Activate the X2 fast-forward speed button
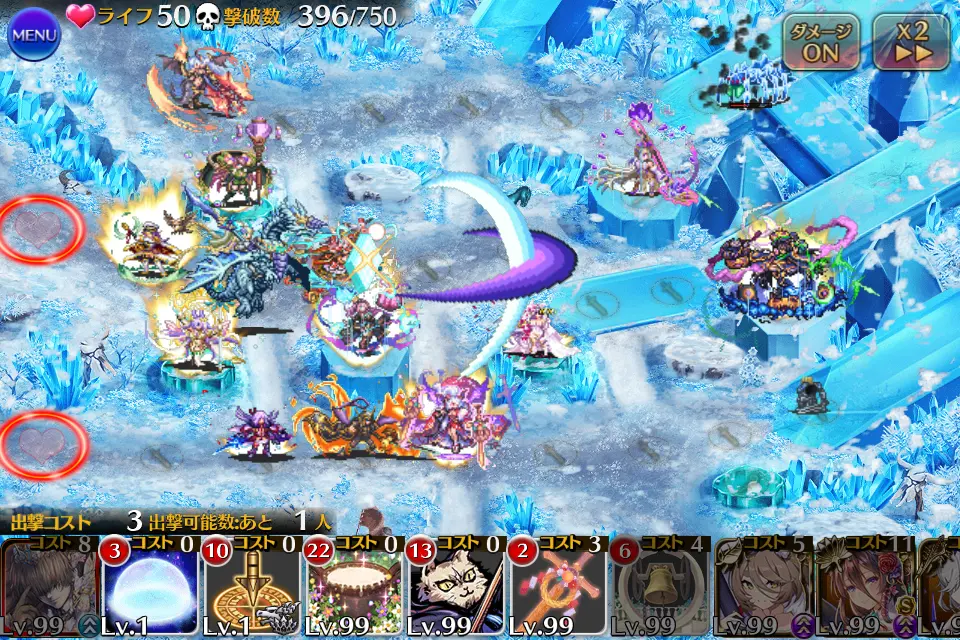The width and height of the screenshot is (960, 640). pos(911,42)
